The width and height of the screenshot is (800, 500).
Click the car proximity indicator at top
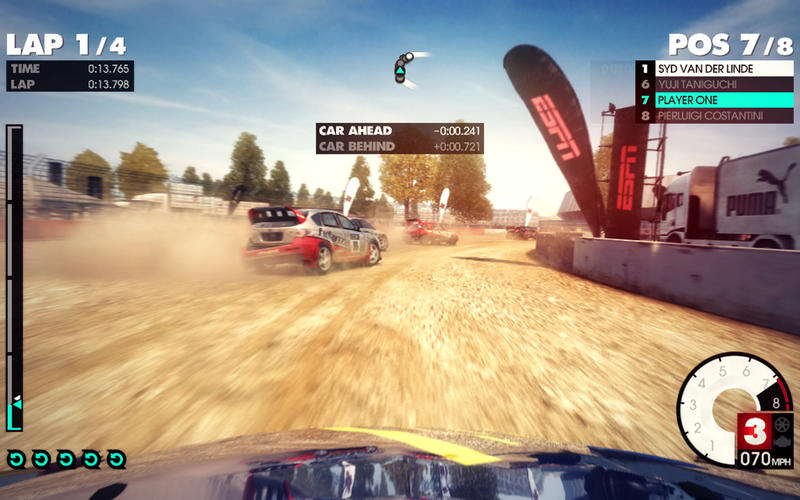(402, 68)
